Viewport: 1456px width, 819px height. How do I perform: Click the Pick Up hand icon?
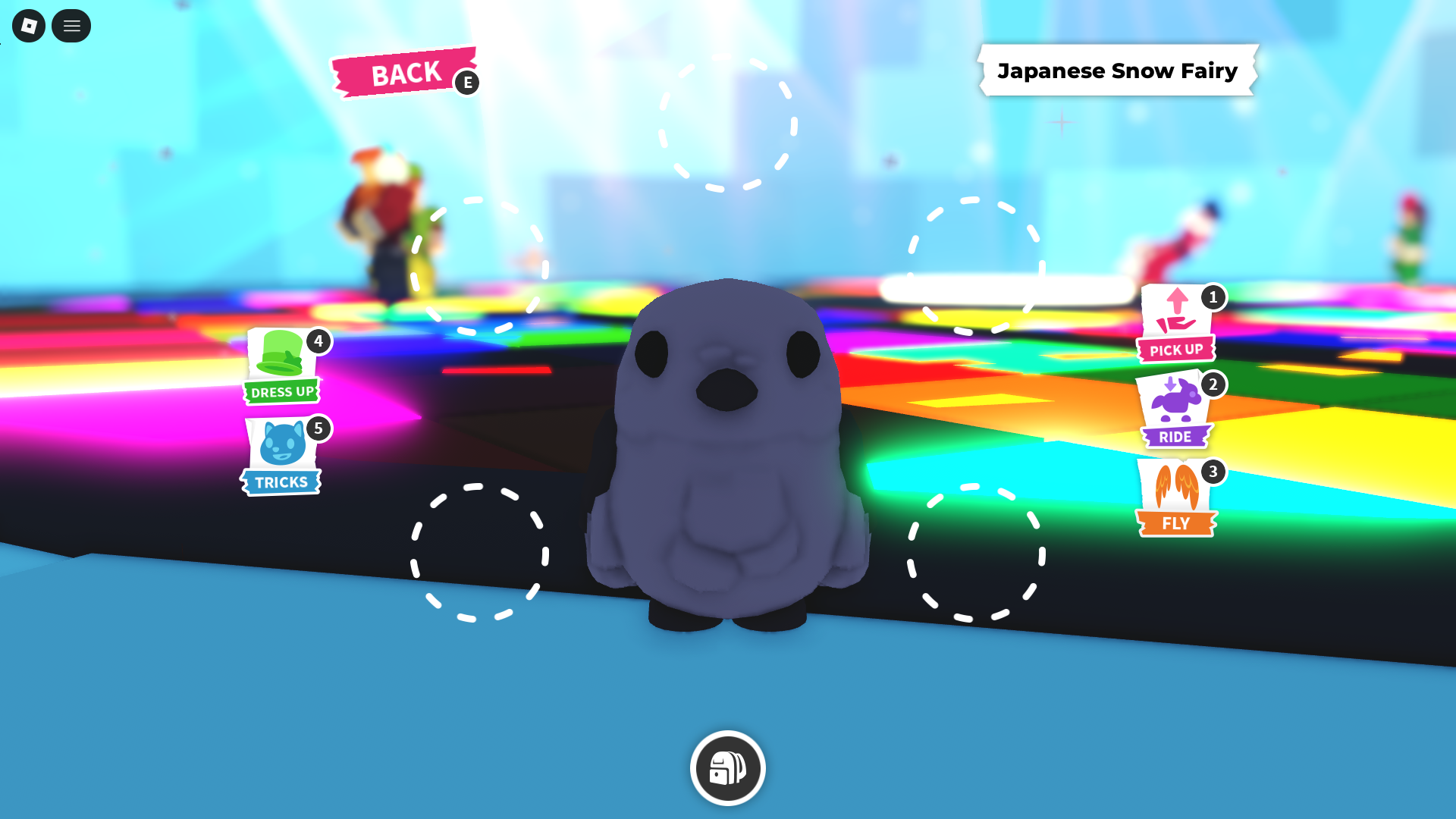1176,318
